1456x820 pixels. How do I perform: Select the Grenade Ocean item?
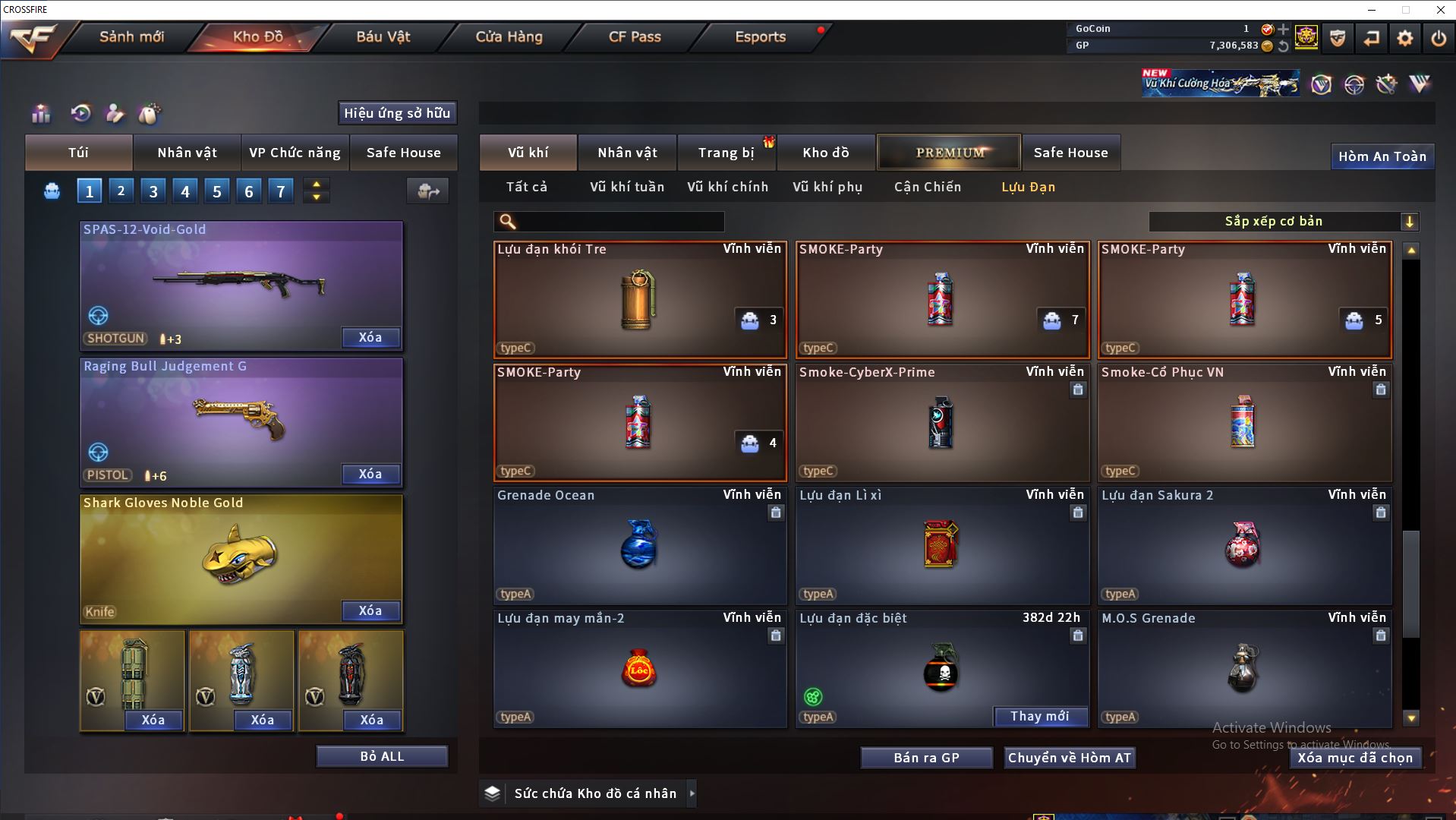point(639,545)
